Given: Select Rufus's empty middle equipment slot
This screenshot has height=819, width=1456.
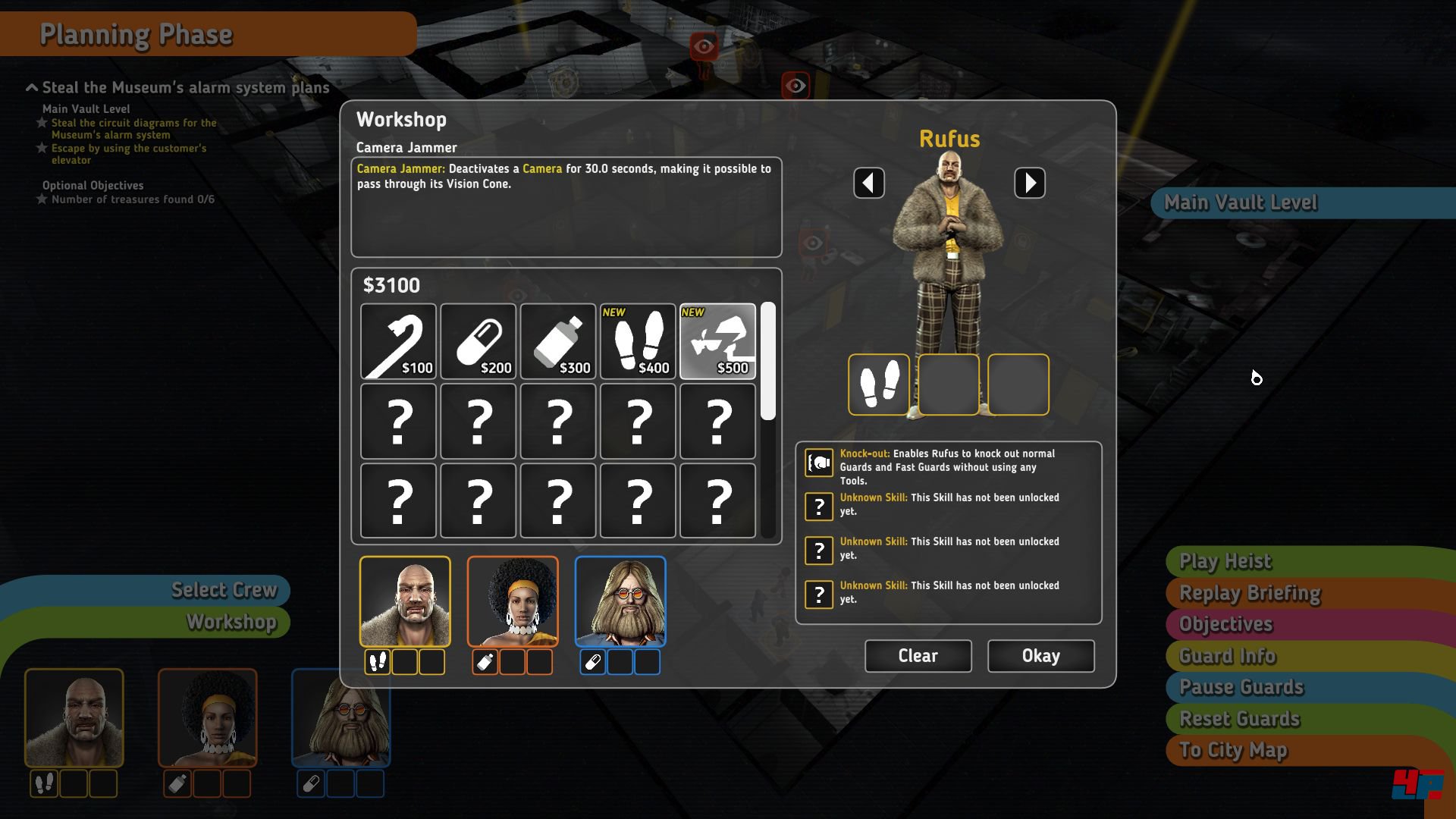Looking at the screenshot, I should [948, 384].
